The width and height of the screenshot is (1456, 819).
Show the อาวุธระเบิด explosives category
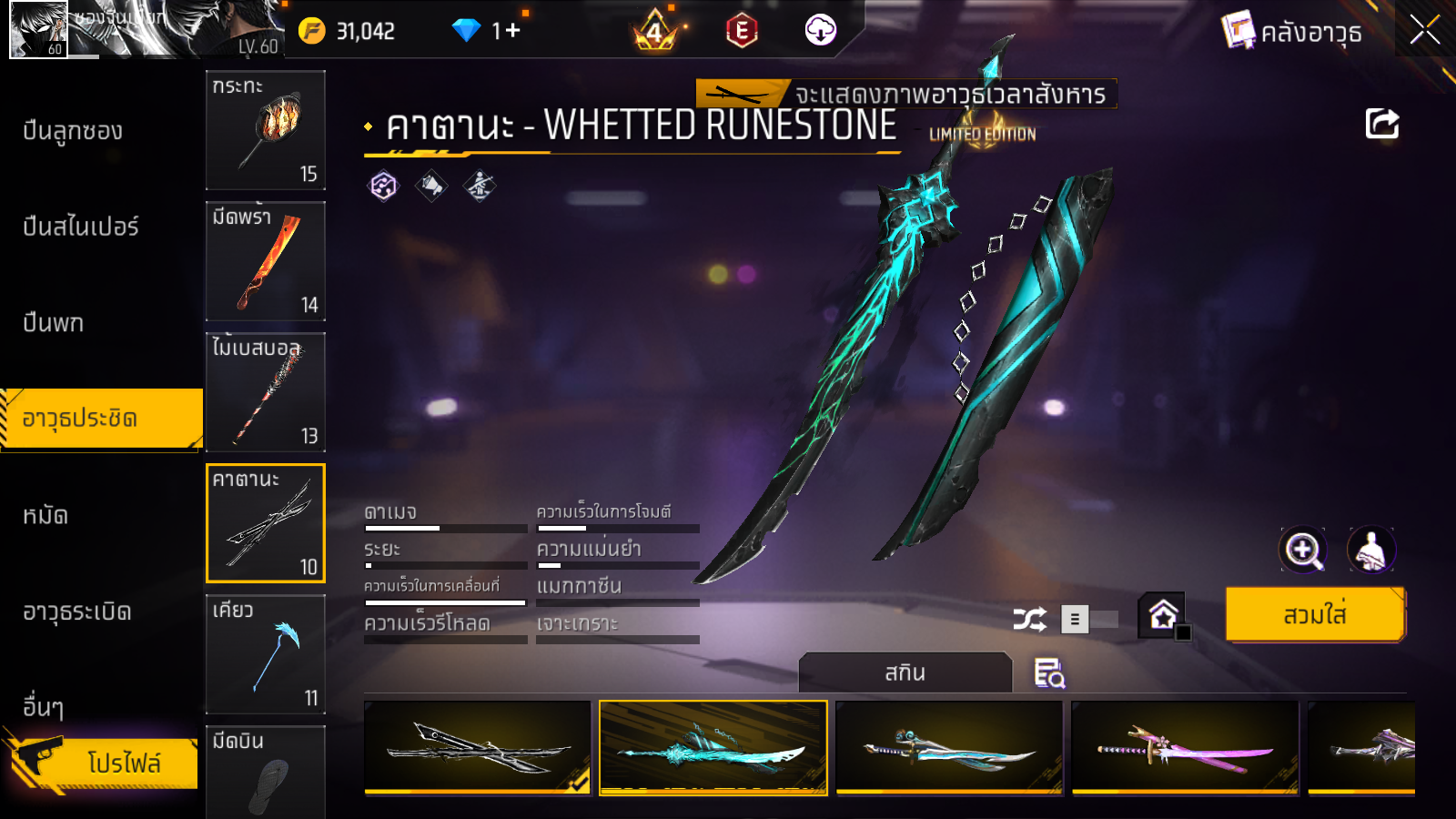pyautogui.click(x=77, y=612)
